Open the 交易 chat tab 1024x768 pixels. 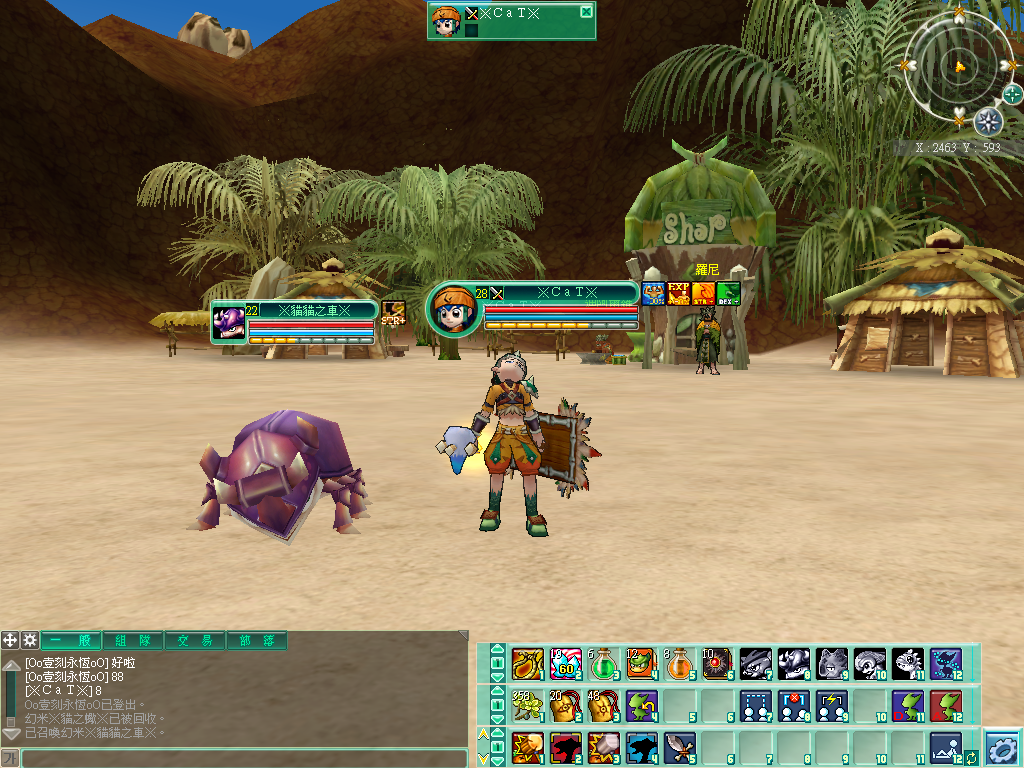point(195,640)
